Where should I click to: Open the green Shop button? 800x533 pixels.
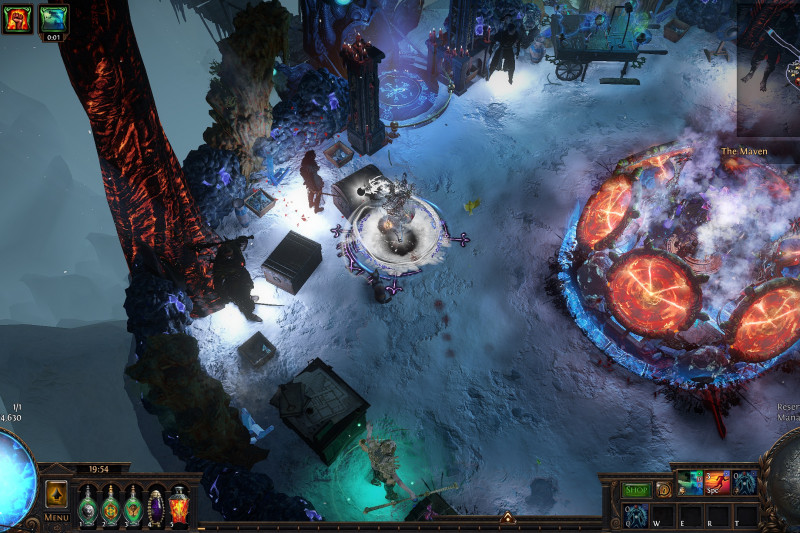pos(637,490)
